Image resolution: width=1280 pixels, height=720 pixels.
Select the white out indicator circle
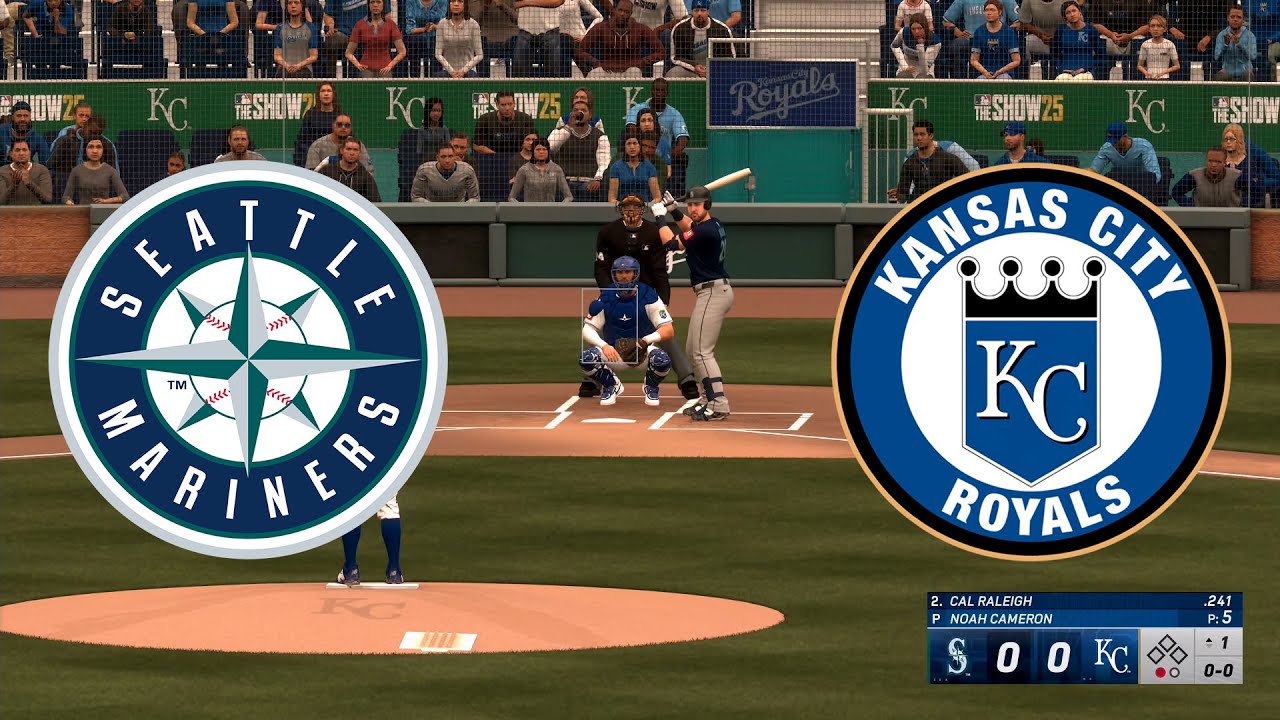tap(1174, 673)
